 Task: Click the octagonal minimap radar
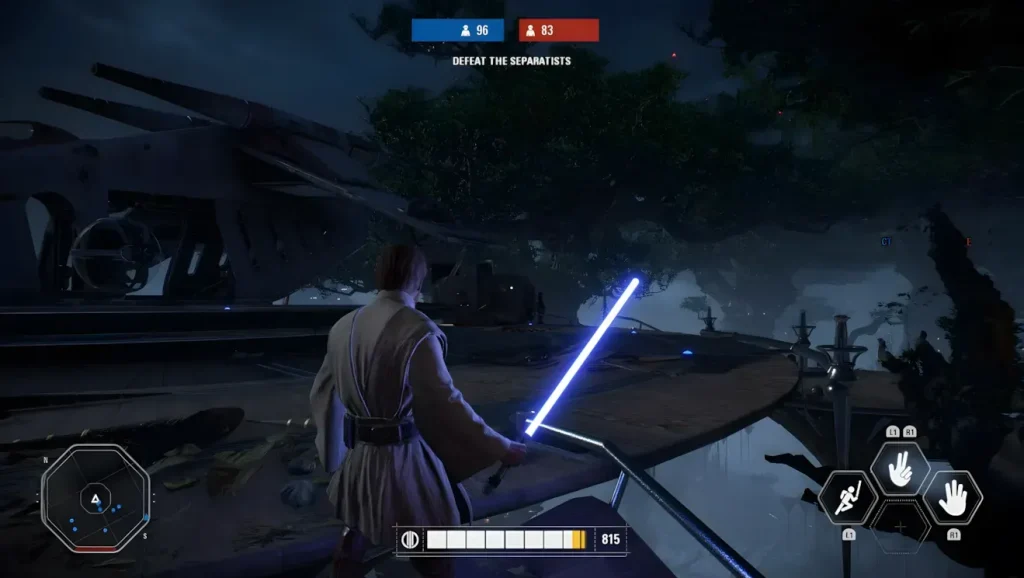click(95, 498)
